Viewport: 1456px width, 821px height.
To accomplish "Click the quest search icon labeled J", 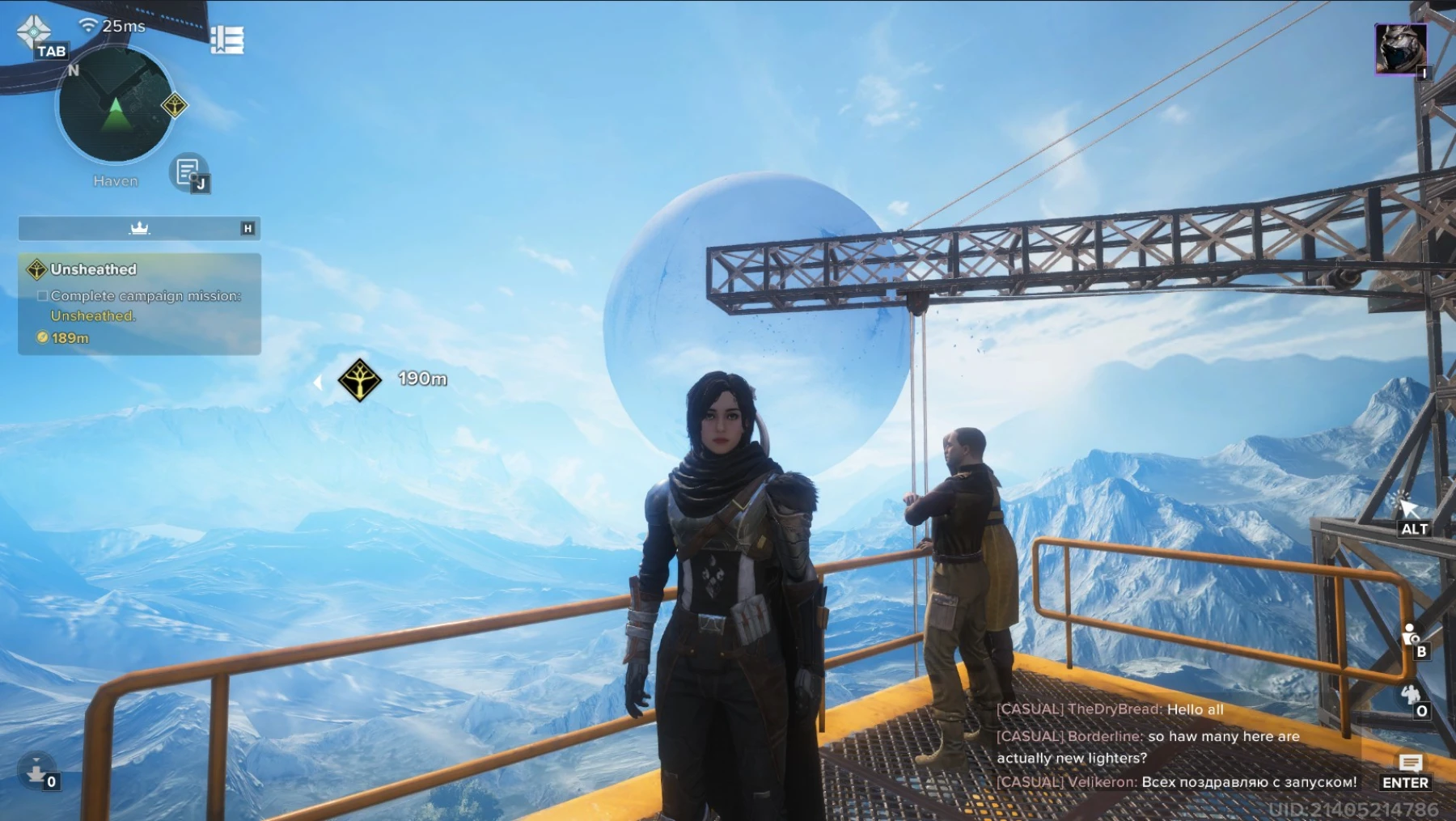I will tap(188, 173).
